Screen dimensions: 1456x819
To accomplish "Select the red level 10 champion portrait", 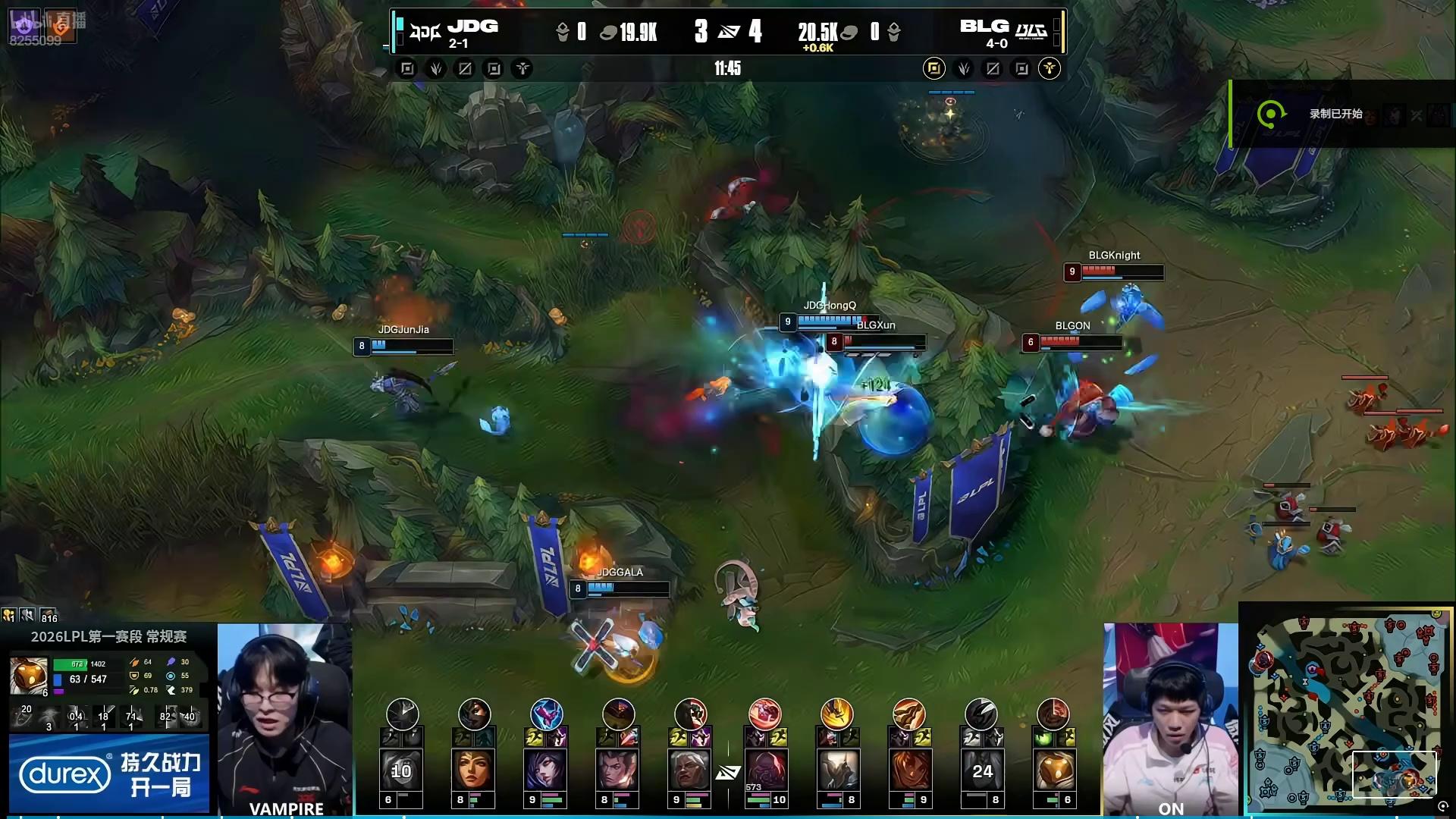I will point(764,771).
